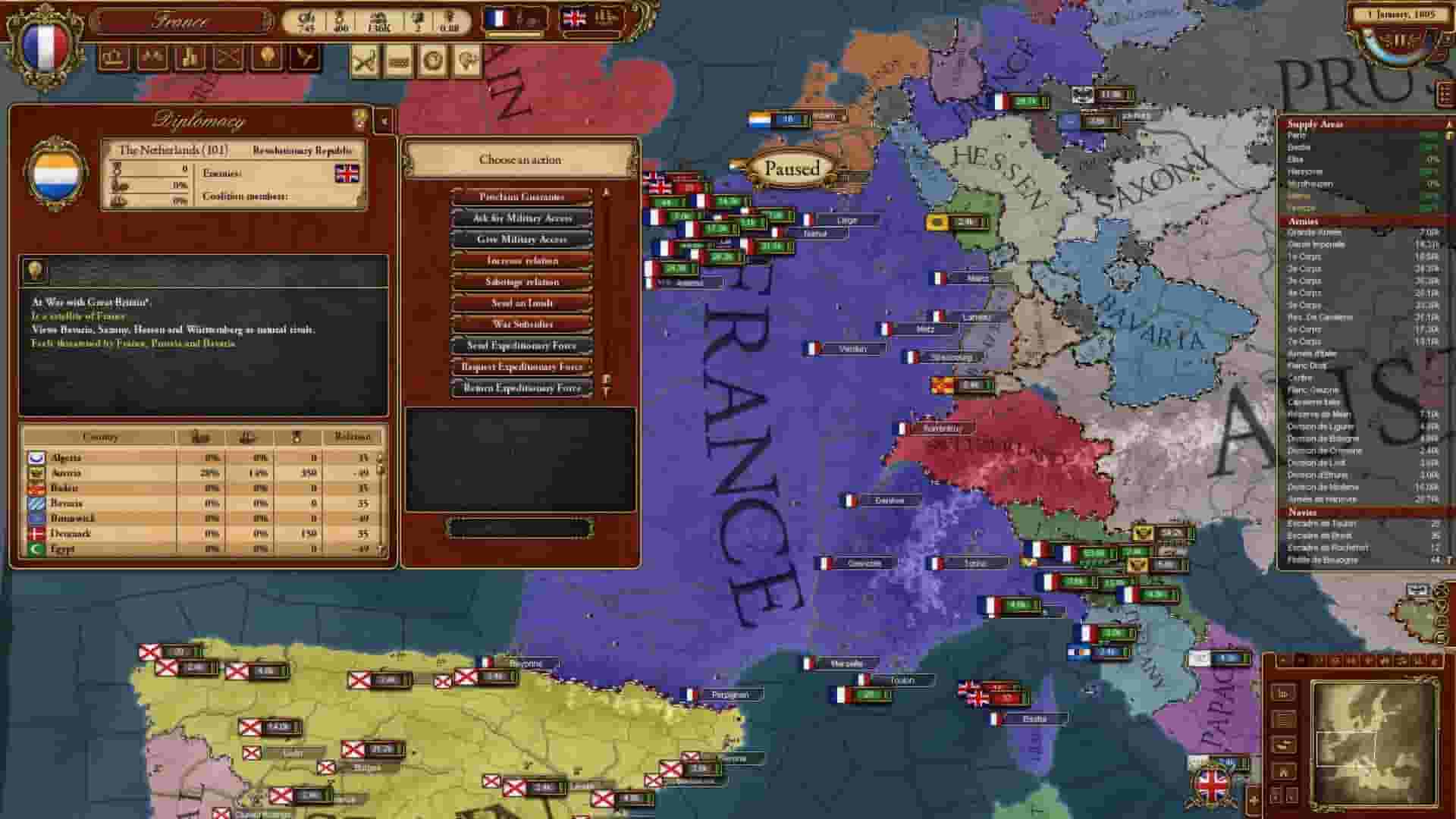Collapse the Diplomacy panel with its chevron
The width and height of the screenshot is (1456, 819).
pos(384,119)
